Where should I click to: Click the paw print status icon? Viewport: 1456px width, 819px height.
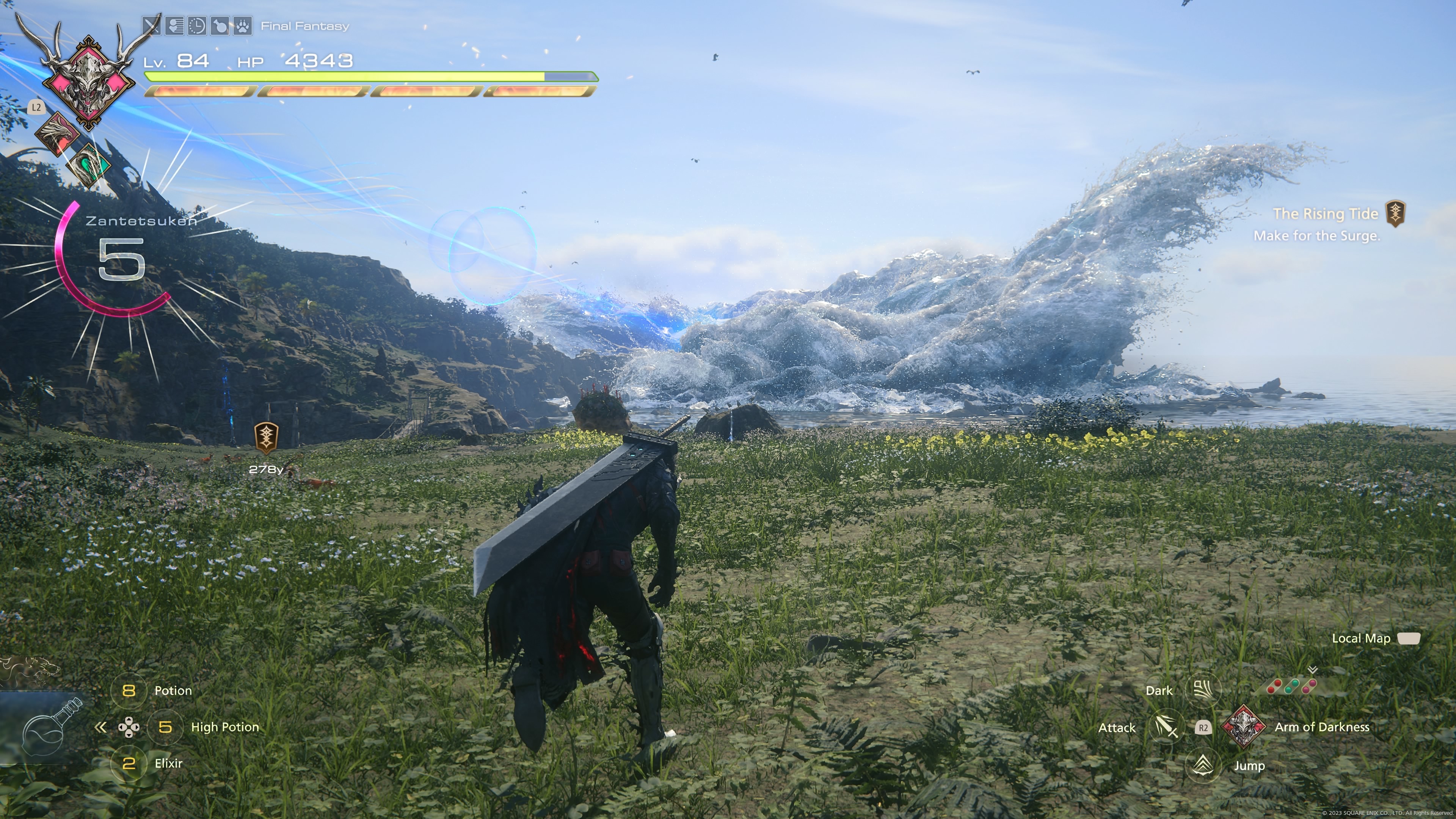point(243,26)
